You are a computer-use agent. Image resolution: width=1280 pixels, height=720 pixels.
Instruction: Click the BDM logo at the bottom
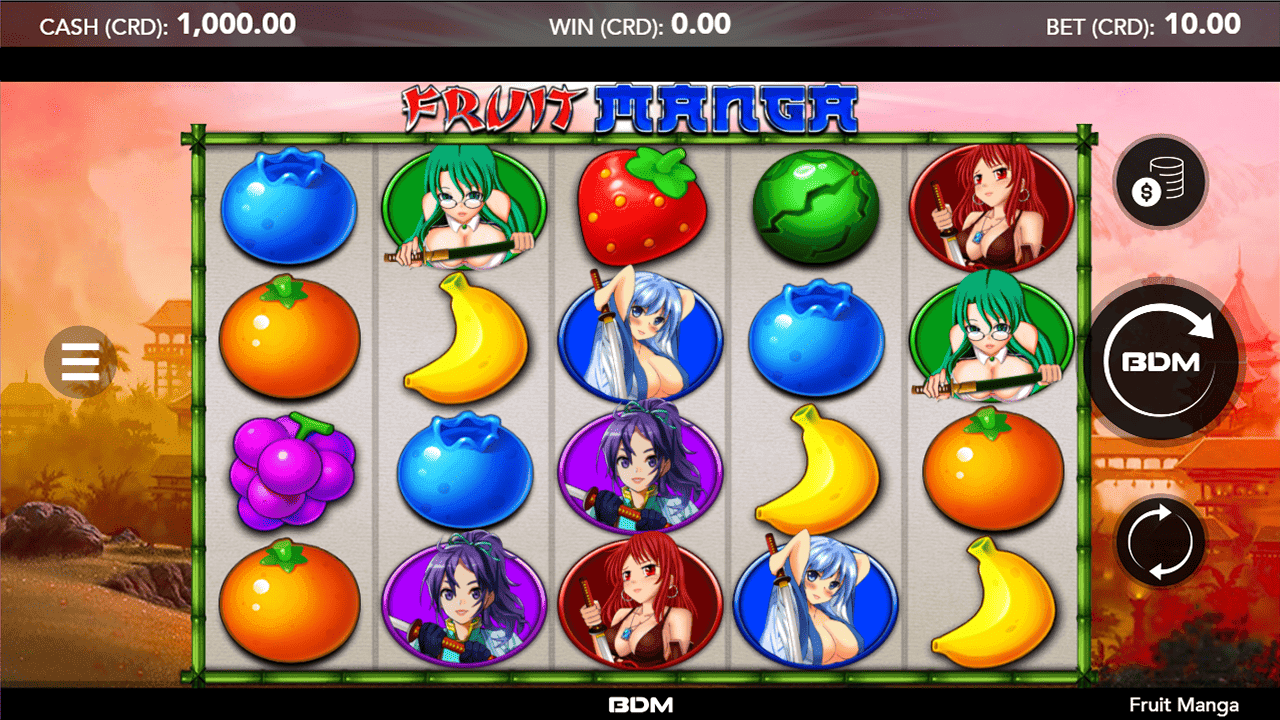640,704
